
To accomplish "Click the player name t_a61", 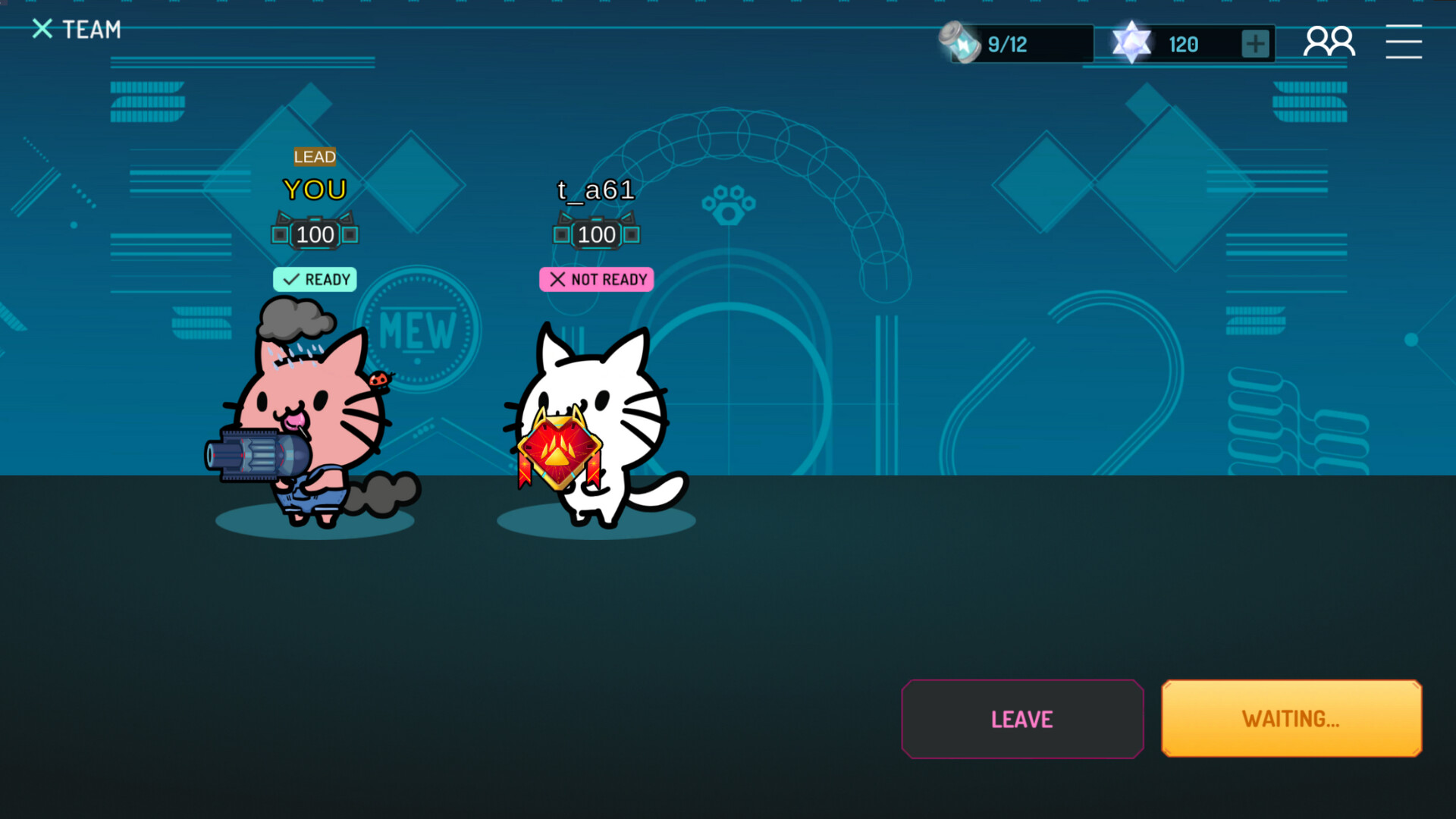I will (x=597, y=190).
